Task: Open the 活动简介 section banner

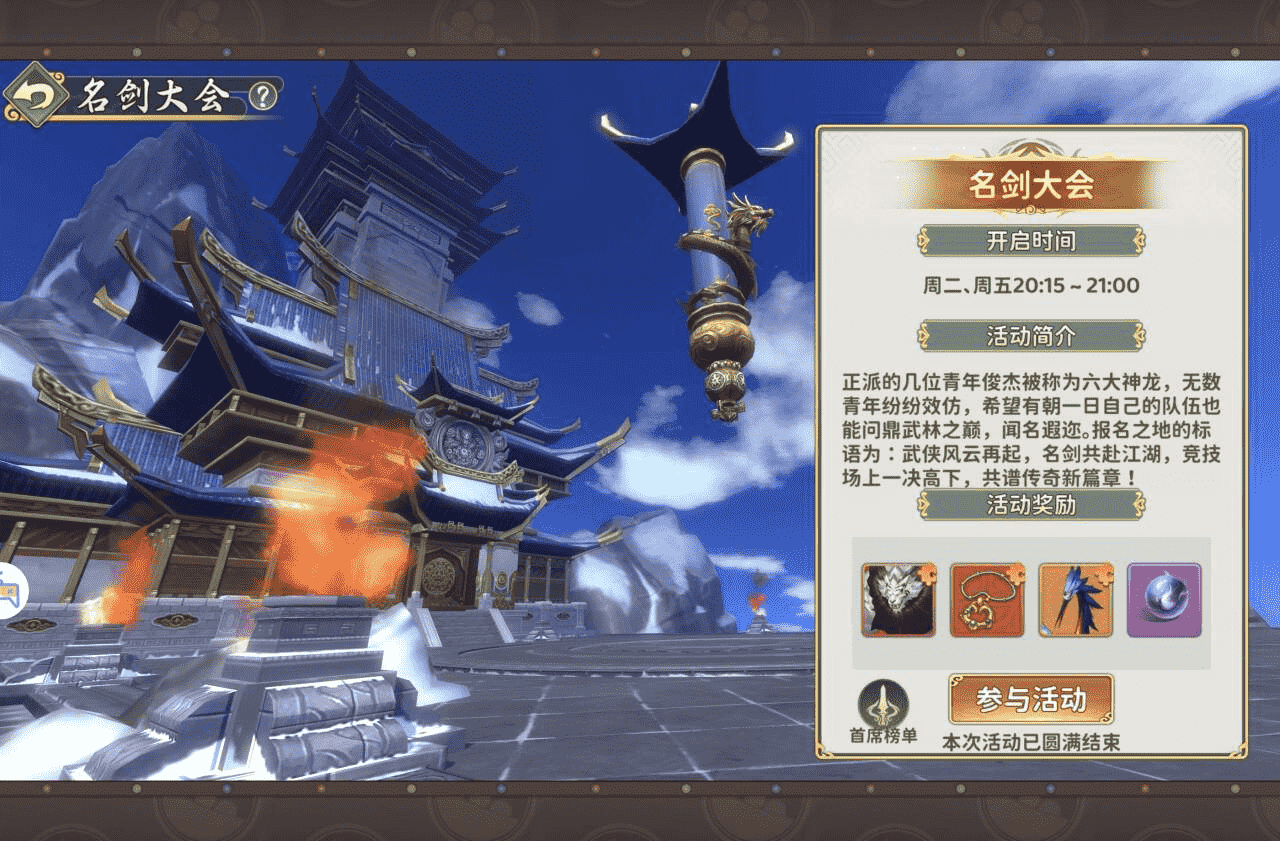Action: (x=1030, y=336)
